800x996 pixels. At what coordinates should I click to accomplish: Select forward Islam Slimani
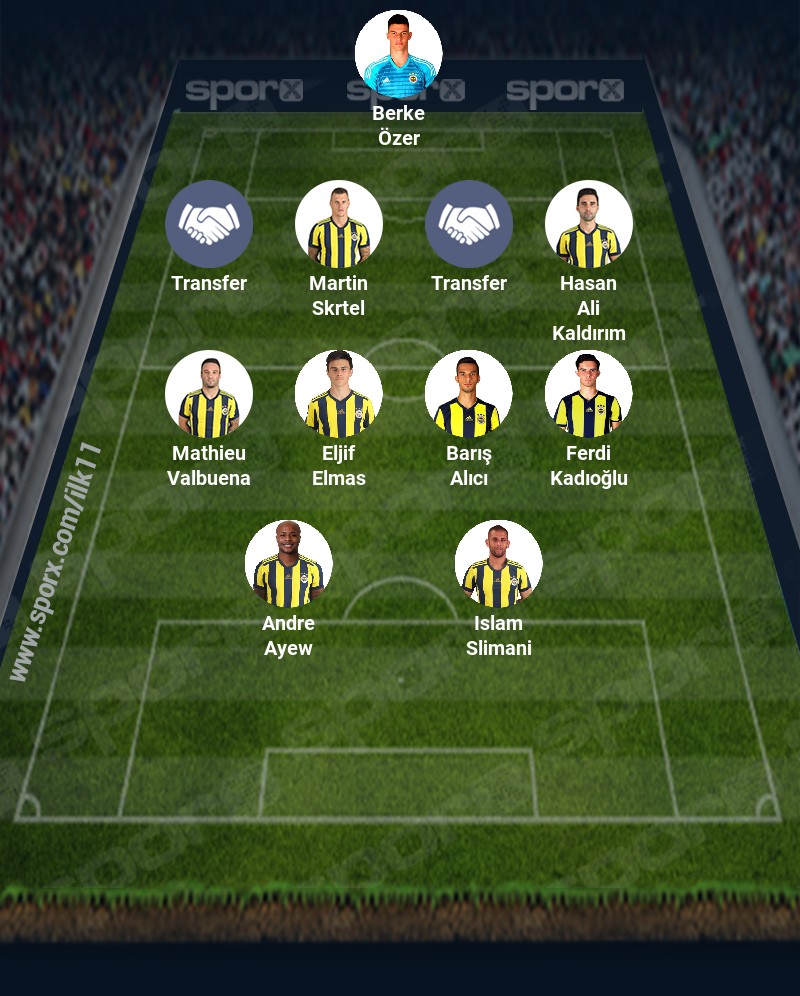pos(498,564)
